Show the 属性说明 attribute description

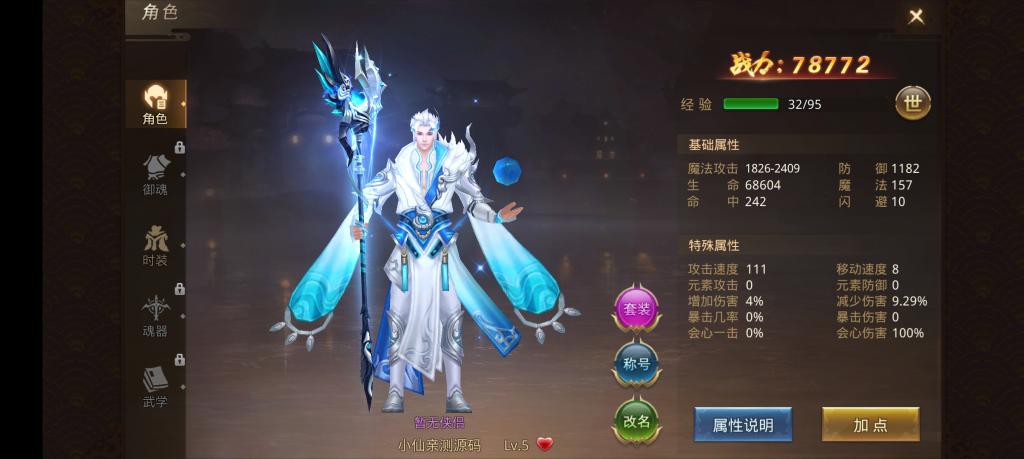click(742, 425)
